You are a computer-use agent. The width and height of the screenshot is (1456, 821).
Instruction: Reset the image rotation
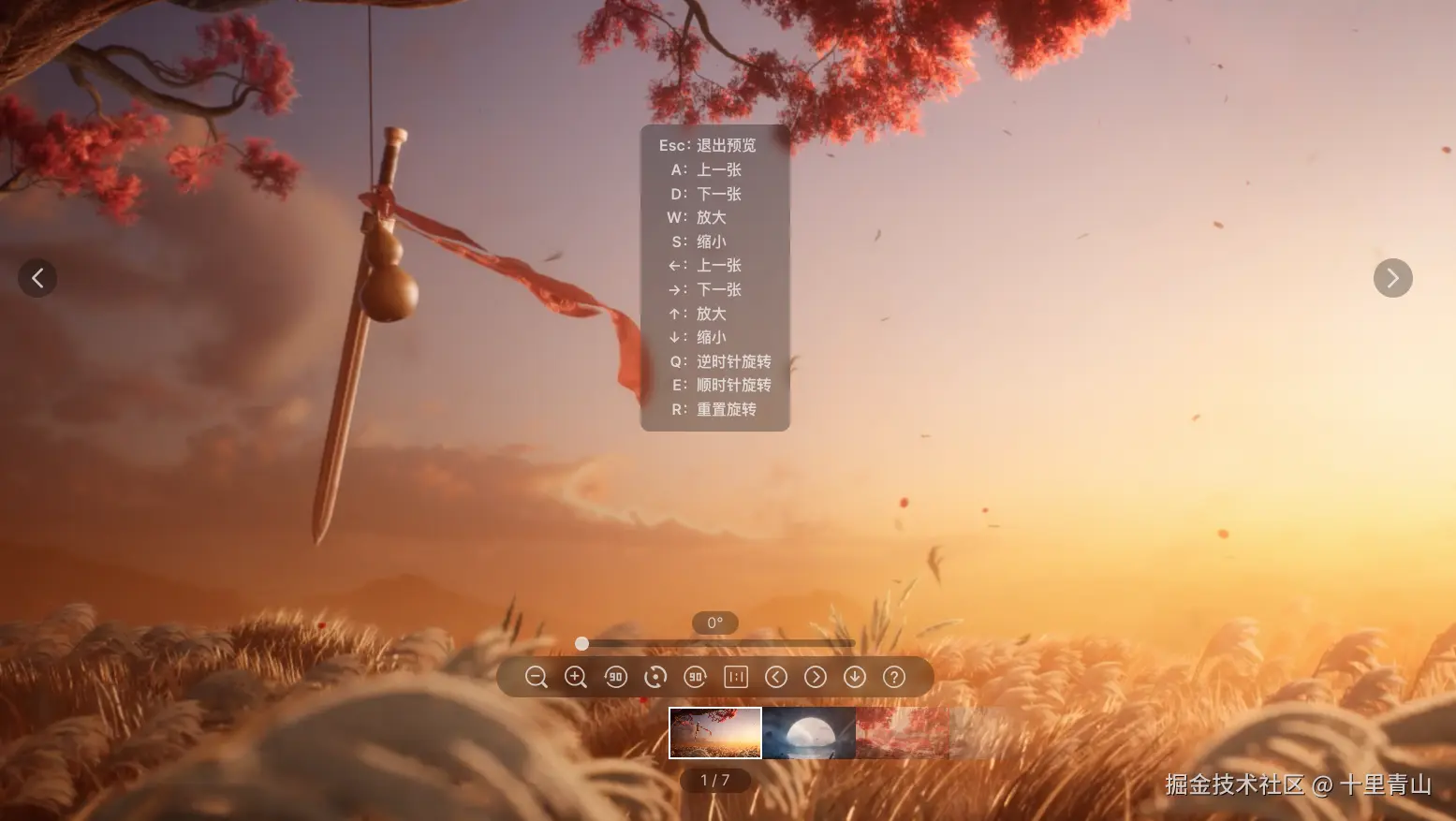655,677
